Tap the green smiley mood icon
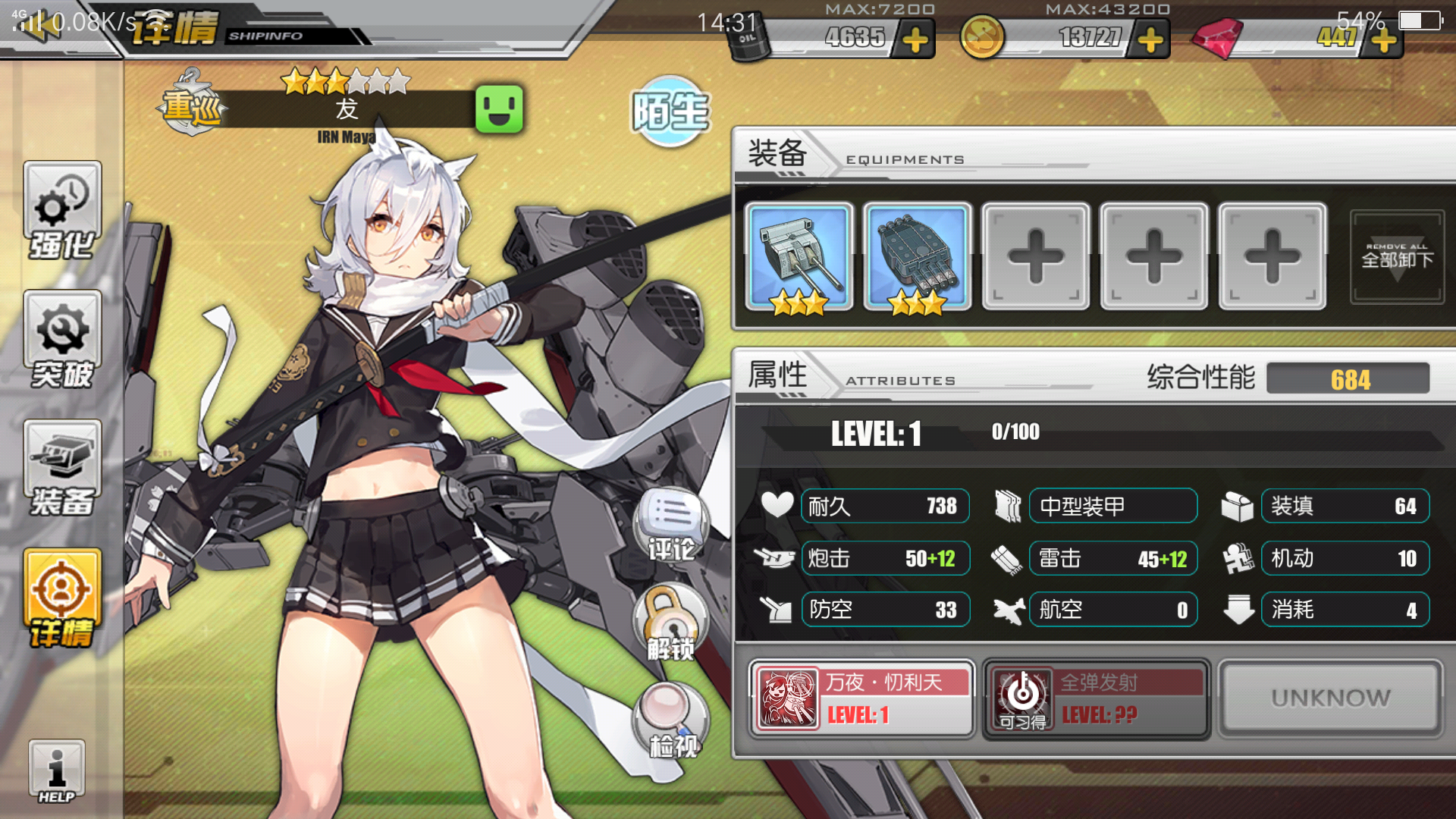This screenshot has height=819, width=1456. coord(499,109)
